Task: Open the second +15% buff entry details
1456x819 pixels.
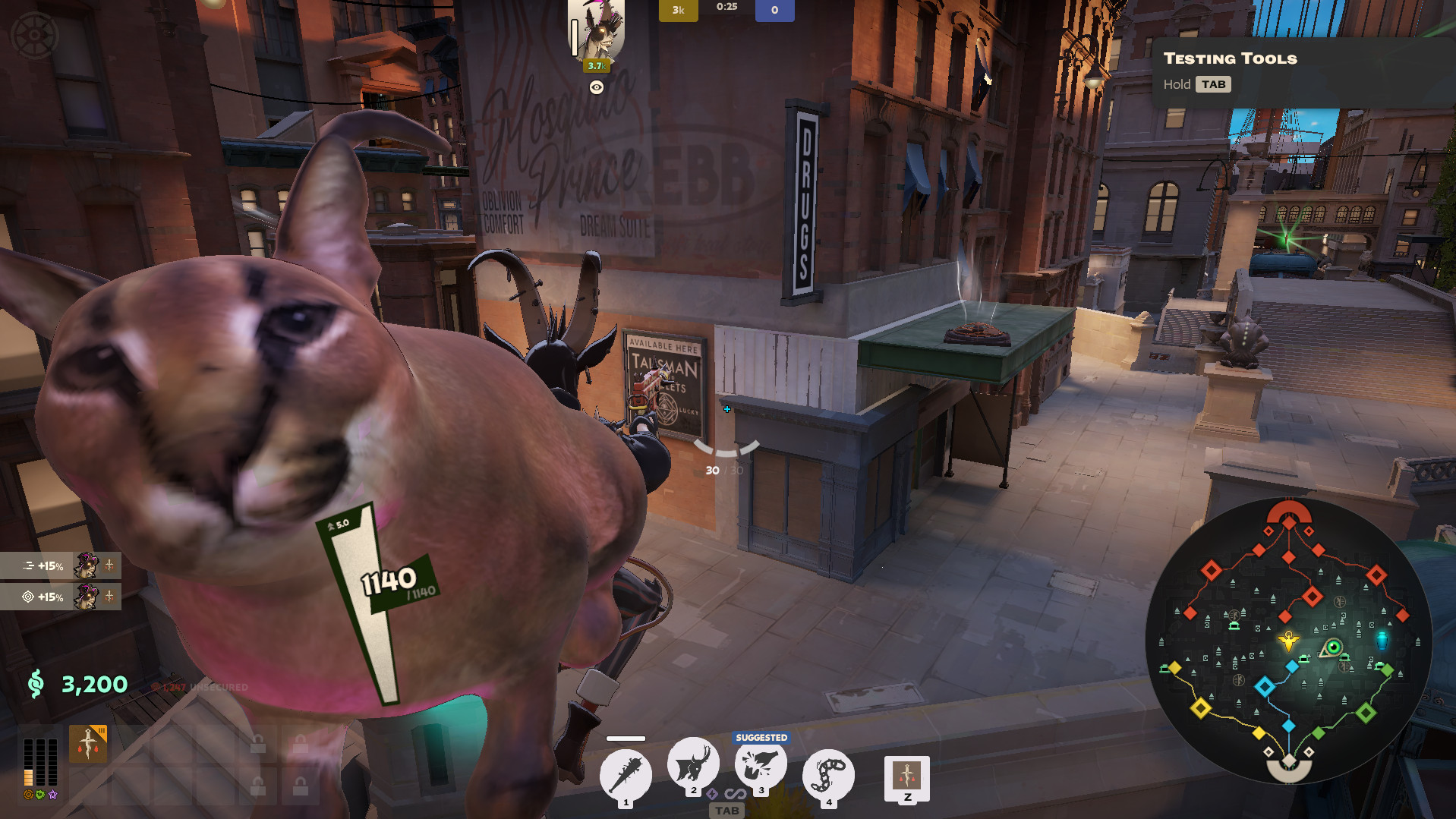Action: [x=61, y=597]
